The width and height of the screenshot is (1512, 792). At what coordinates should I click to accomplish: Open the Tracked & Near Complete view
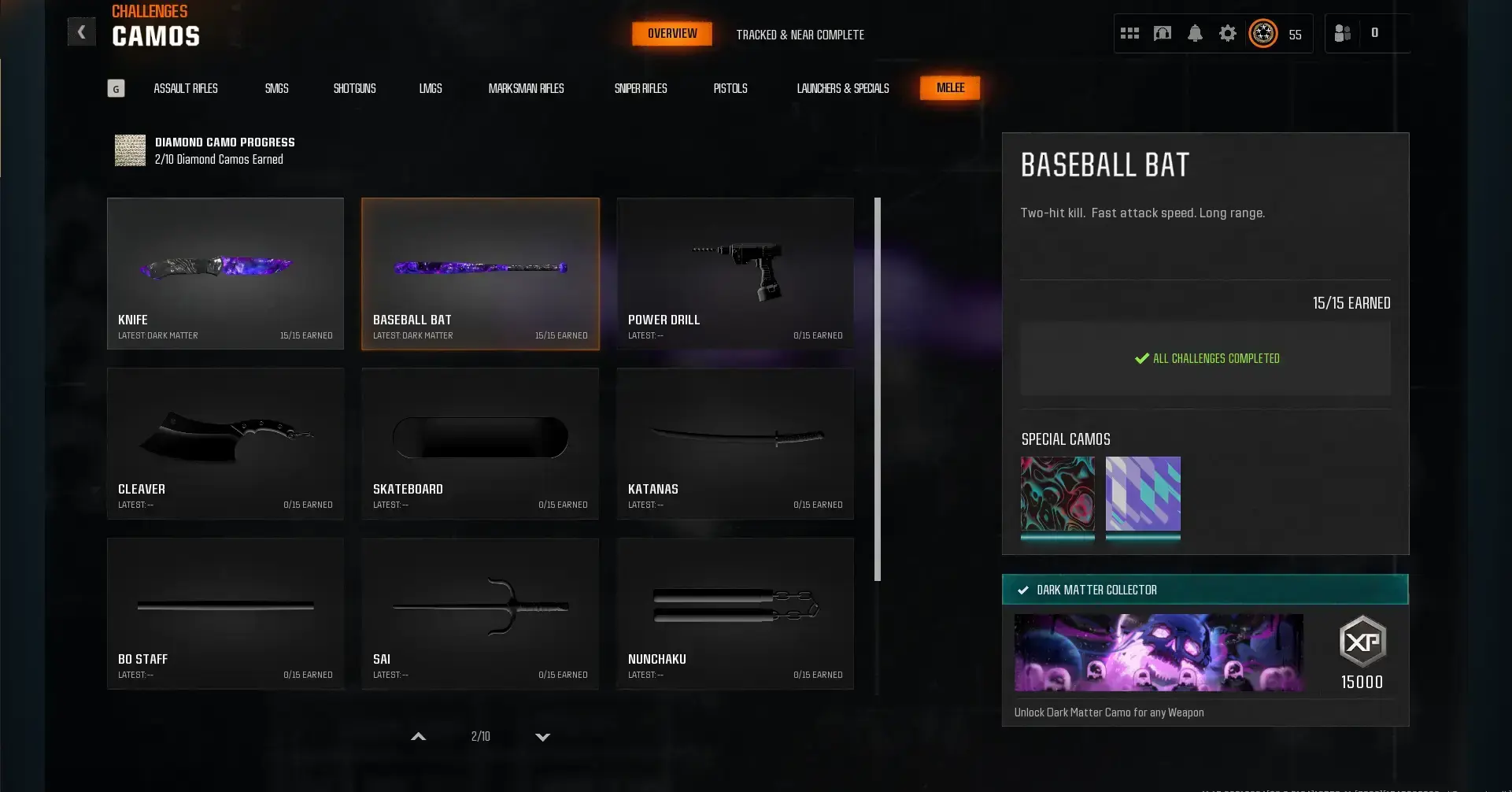(x=800, y=35)
